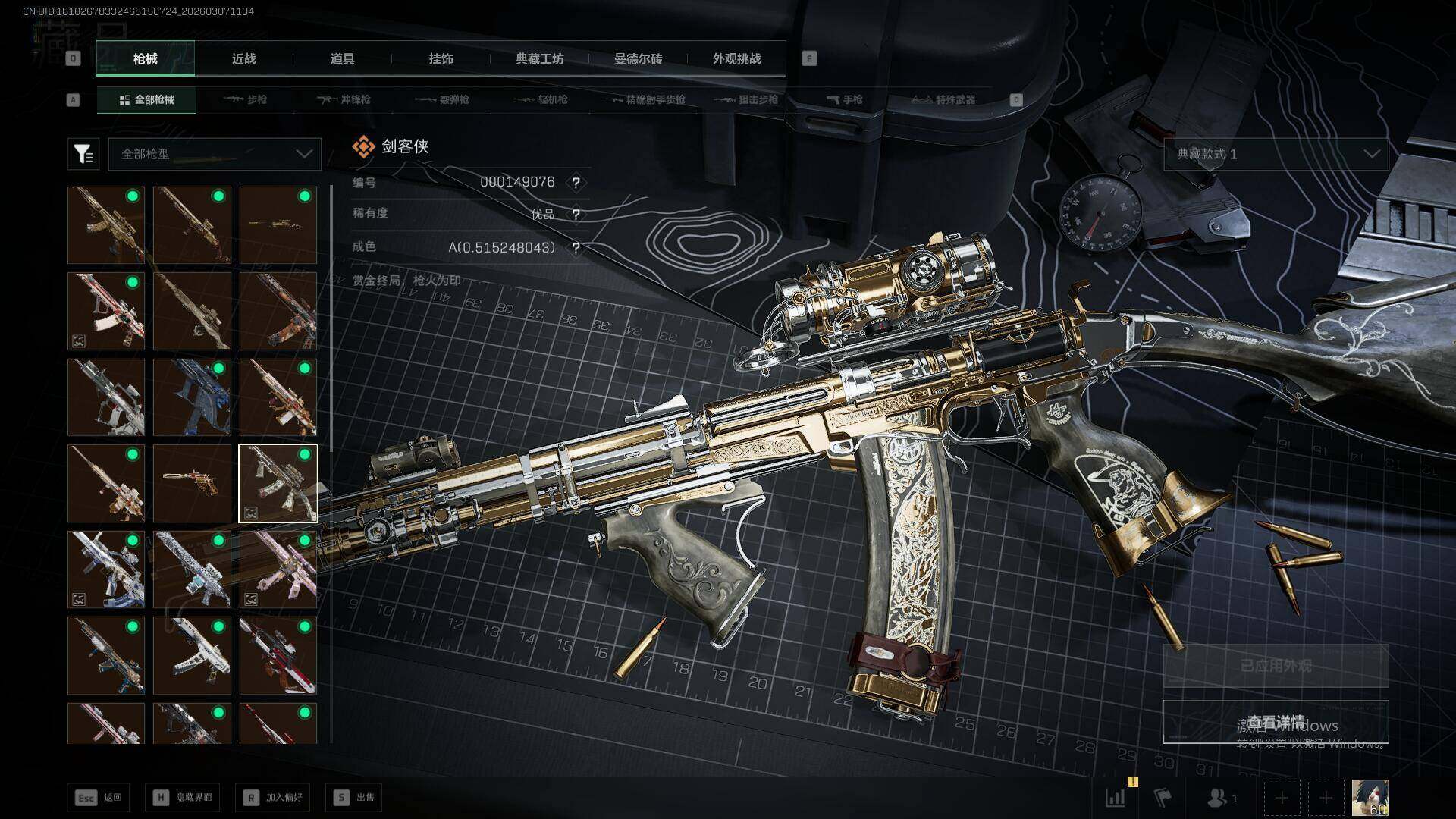
Task: Select the 挂饰 tab
Action: click(x=441, y=59)
